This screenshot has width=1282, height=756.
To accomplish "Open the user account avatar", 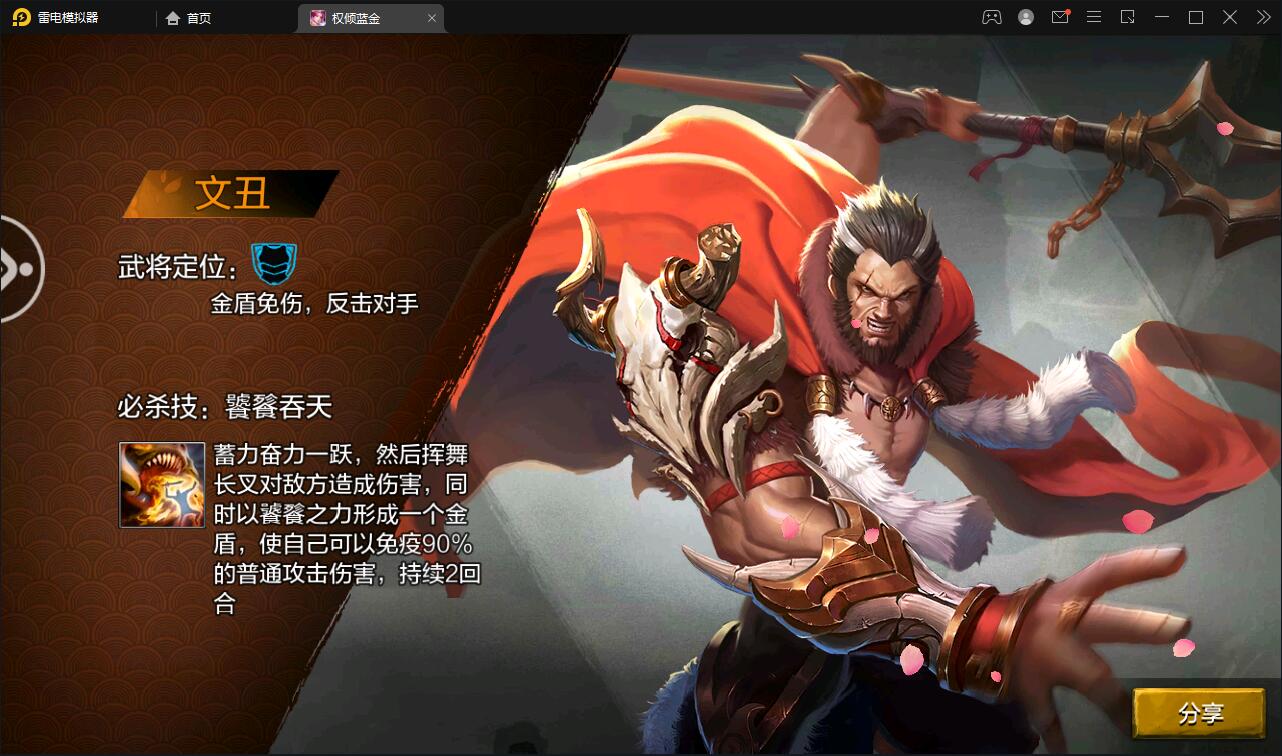I will tap(1025, 17).
